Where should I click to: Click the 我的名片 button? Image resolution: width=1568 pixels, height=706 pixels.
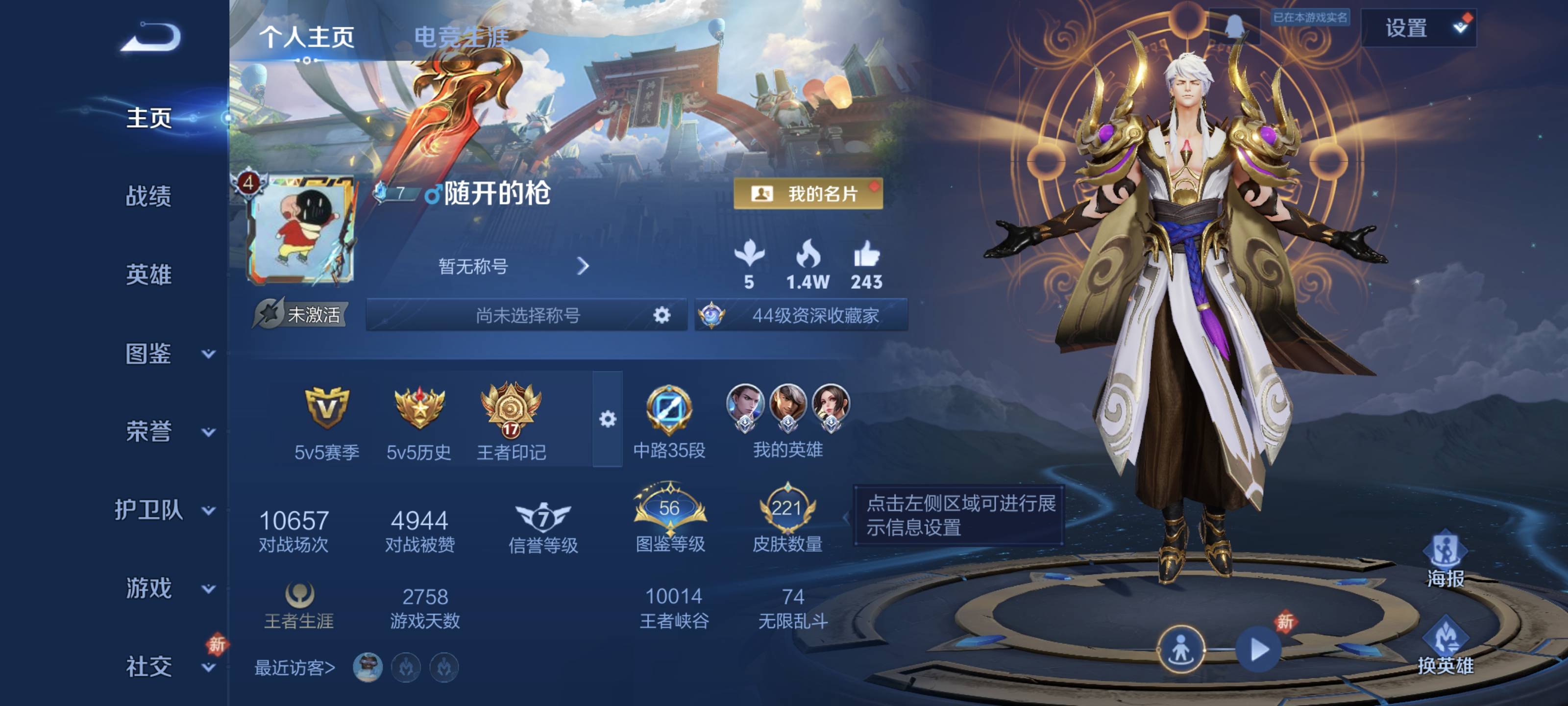tap(808, 194)
